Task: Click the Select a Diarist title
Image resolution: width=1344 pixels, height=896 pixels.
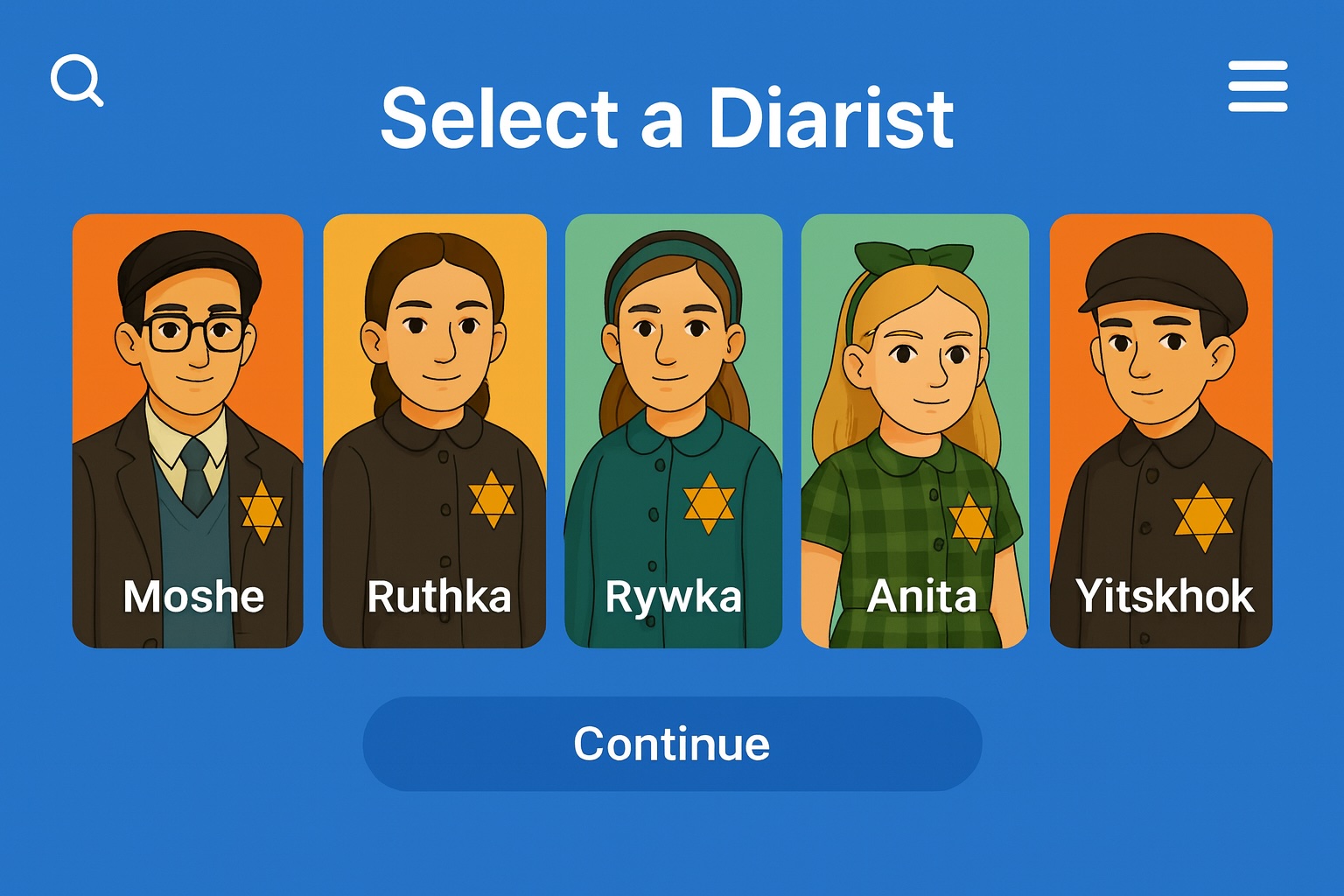Action: [669, 116]
